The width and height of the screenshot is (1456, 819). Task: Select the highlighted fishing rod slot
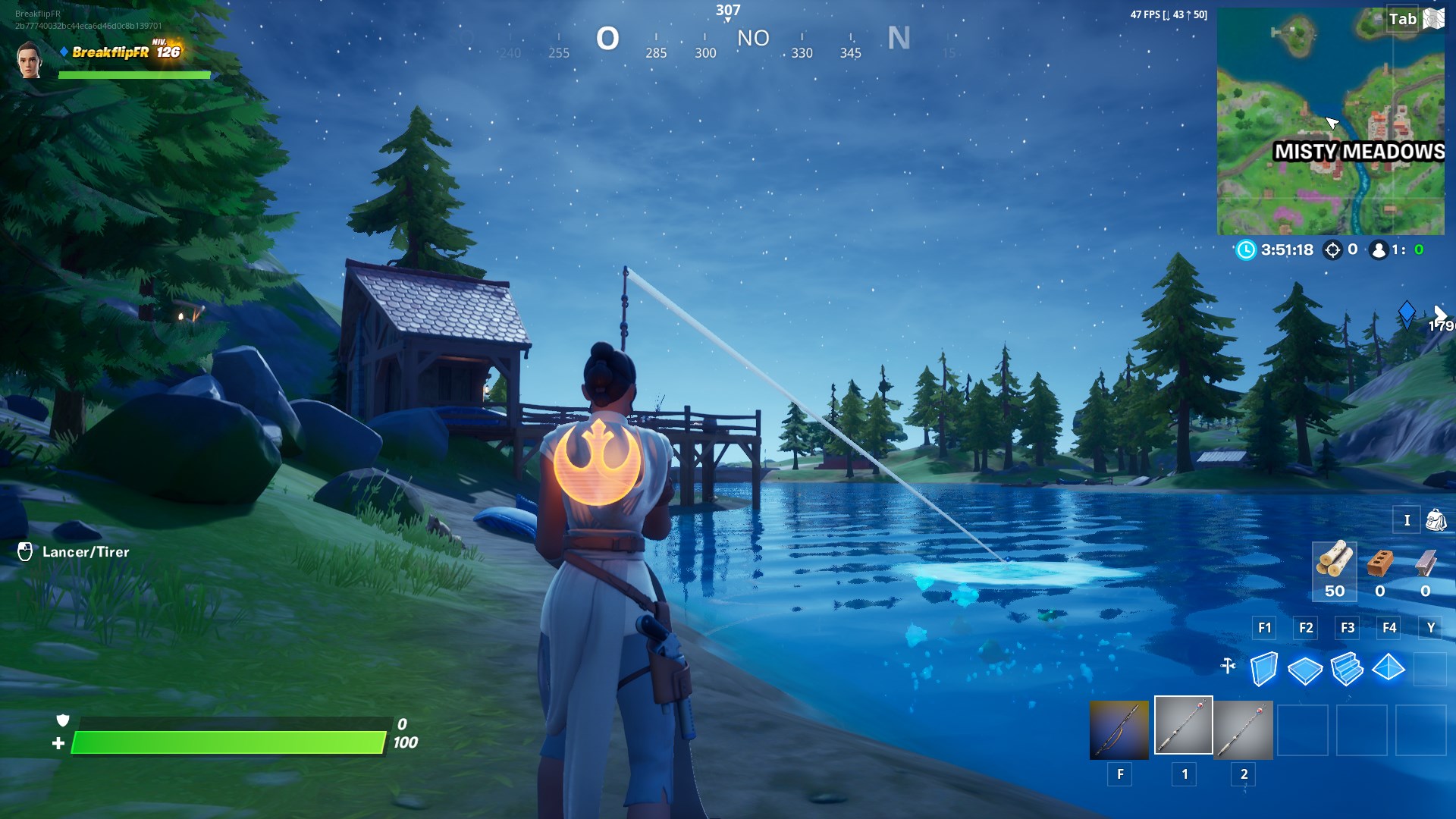tap(1183, 726)
